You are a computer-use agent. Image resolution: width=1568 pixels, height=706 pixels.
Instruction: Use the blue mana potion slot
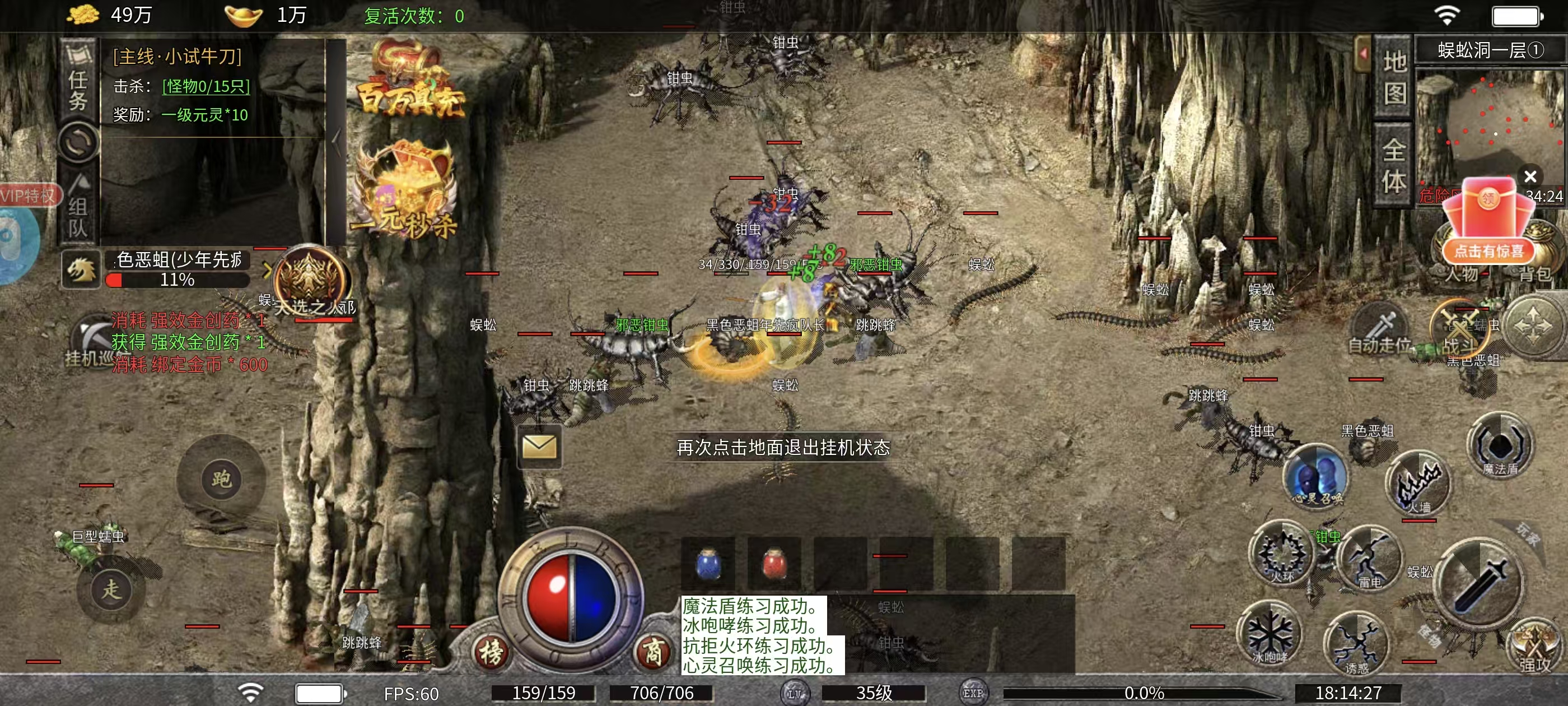(707, 564)
